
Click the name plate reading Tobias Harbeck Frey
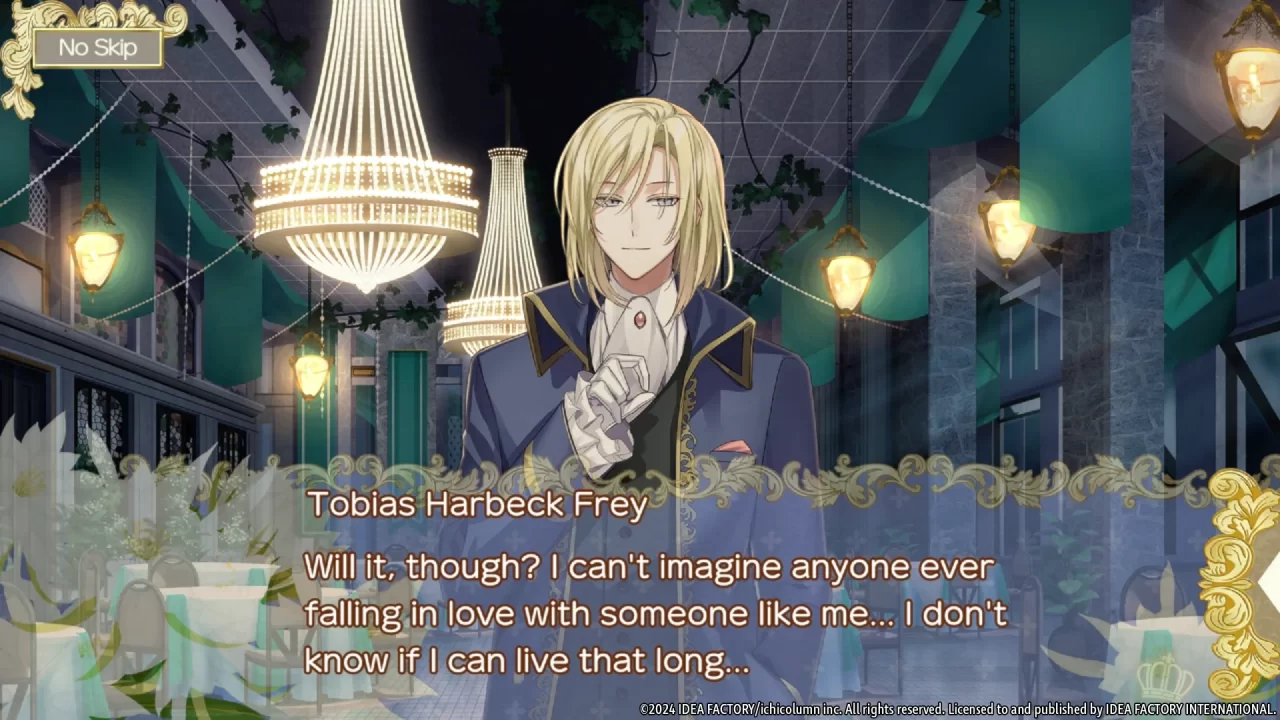(x=478, y=505)
